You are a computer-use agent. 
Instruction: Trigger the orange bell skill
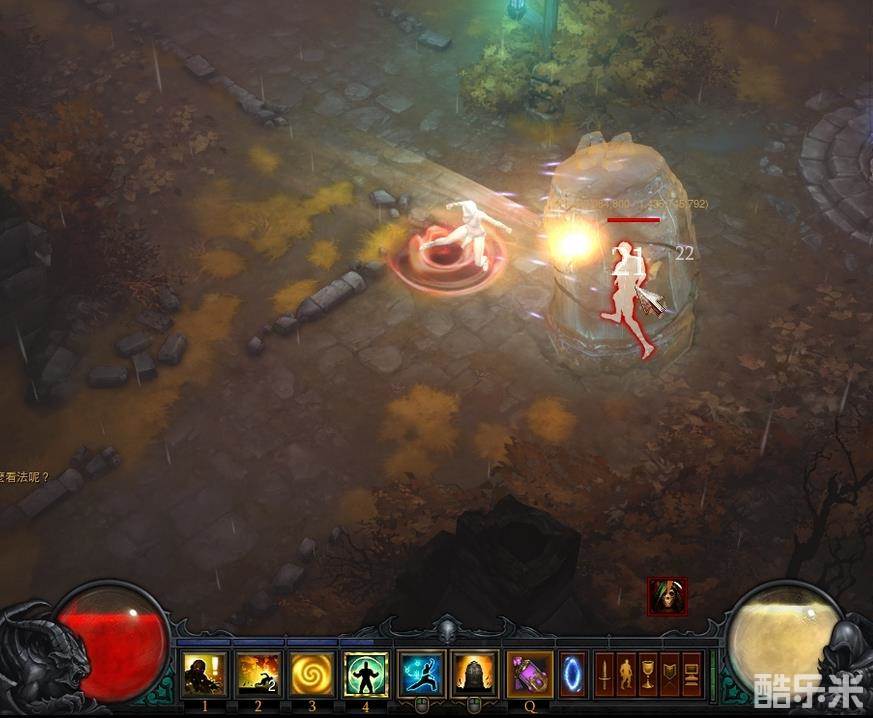475,673
